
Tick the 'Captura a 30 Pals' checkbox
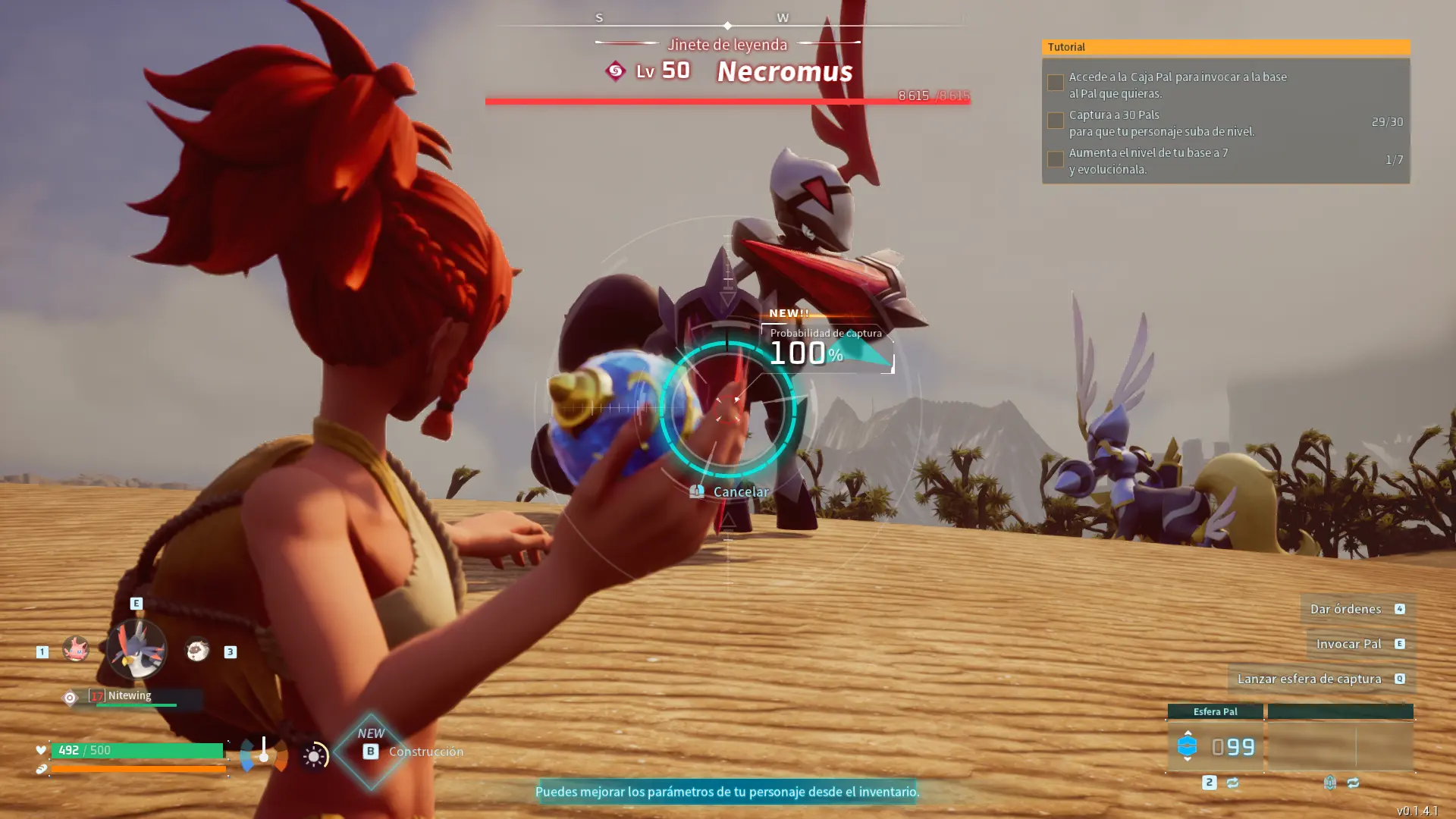[x=1055, y=121]
